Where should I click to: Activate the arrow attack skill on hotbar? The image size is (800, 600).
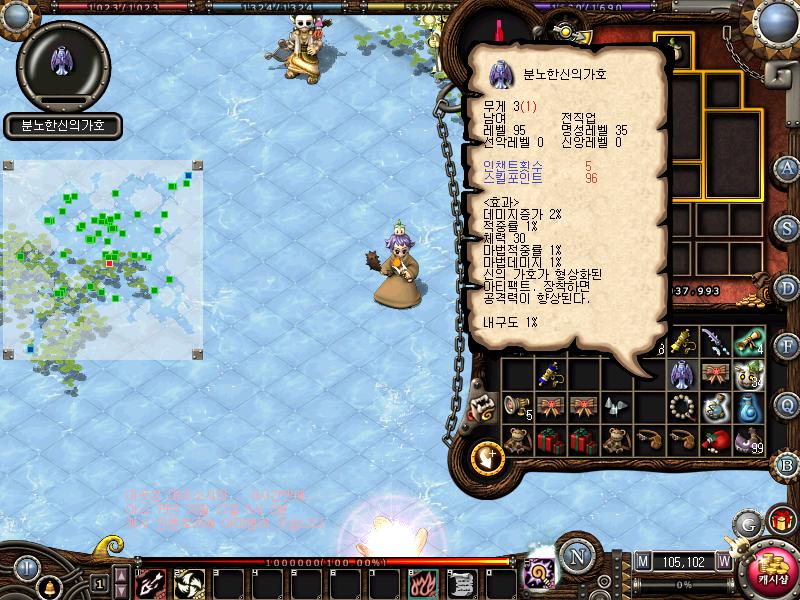[x=151, y=582]
